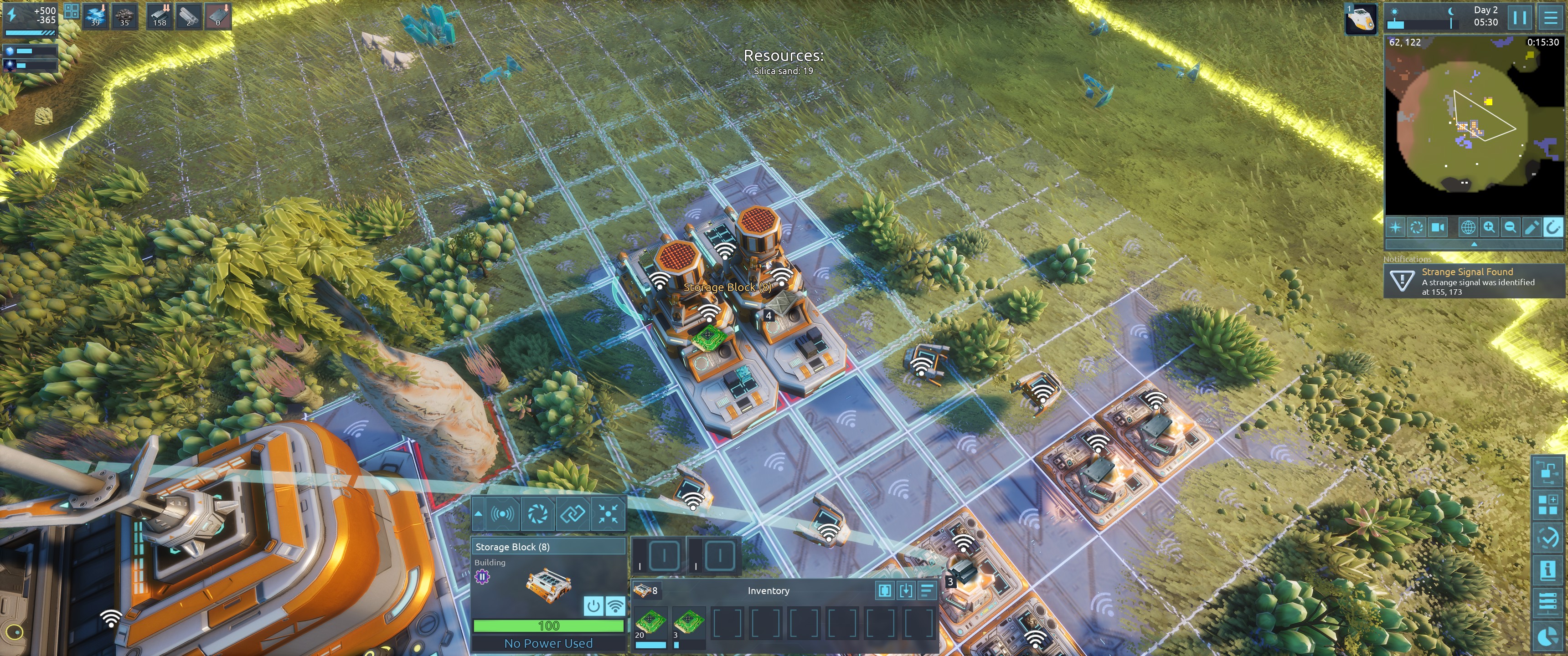Select the circuit board stack of 3

pos(689,623)
